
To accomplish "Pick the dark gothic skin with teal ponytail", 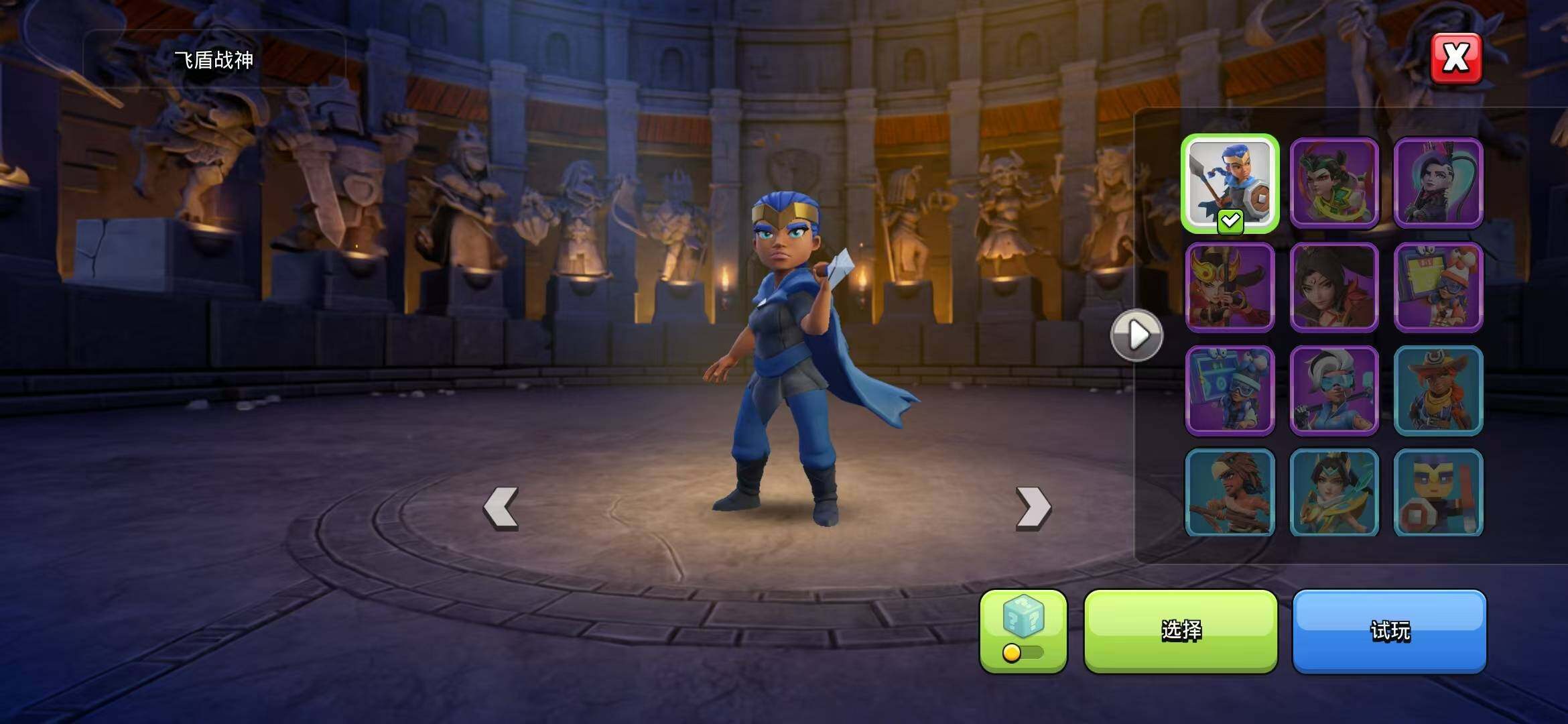I will (x=1438, y=183).
